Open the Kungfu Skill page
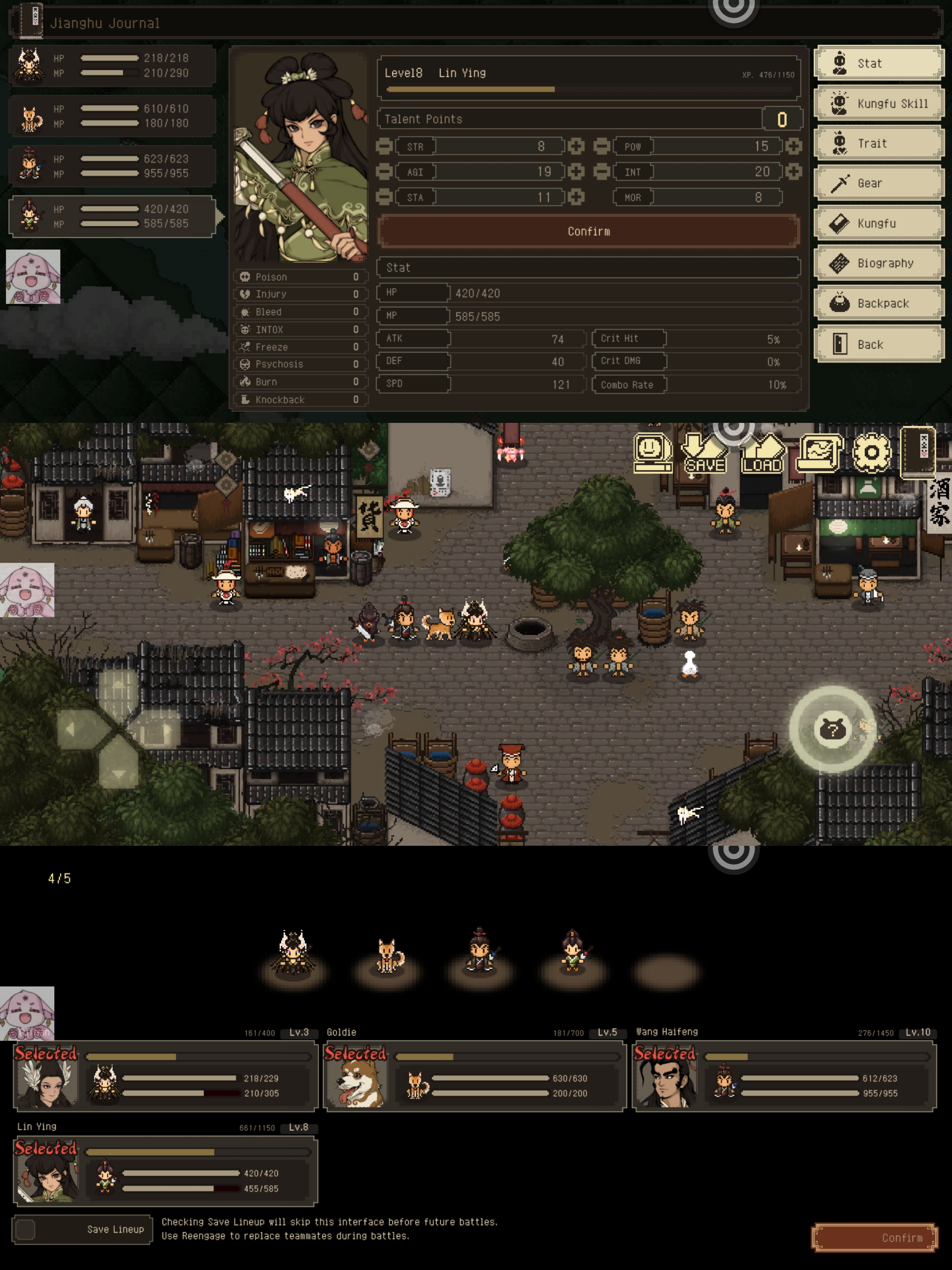The height and width of the screenshot is (1270, 952). tap(878, 103)
